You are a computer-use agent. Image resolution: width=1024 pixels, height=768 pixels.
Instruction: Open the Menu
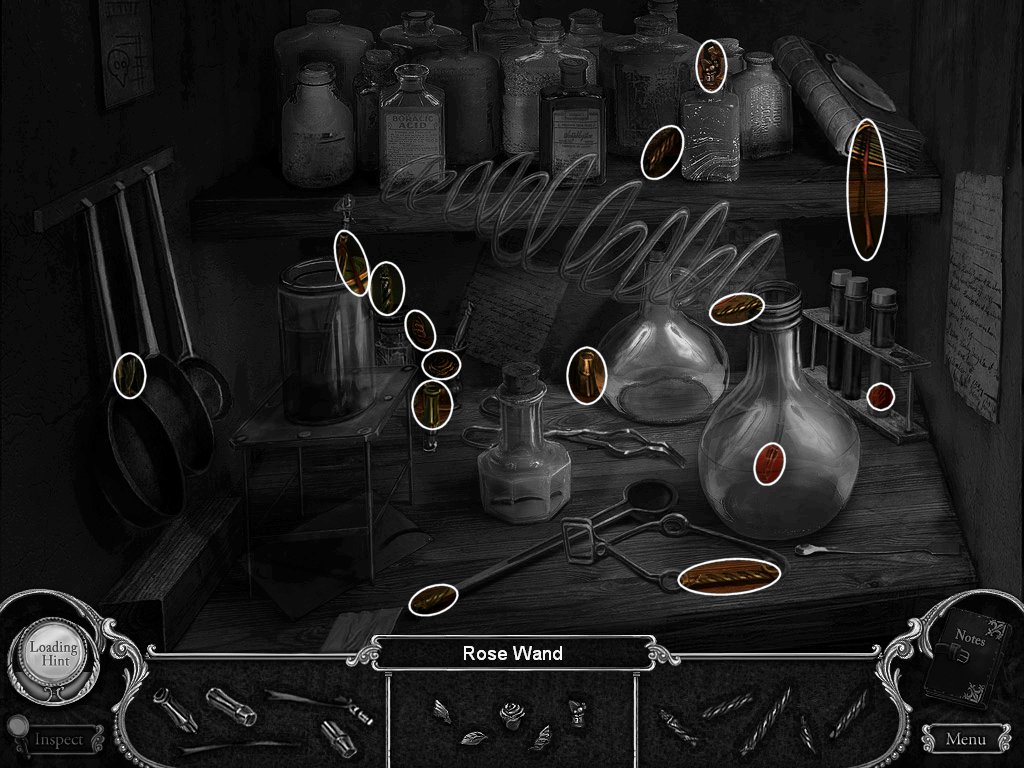(965, 739)
